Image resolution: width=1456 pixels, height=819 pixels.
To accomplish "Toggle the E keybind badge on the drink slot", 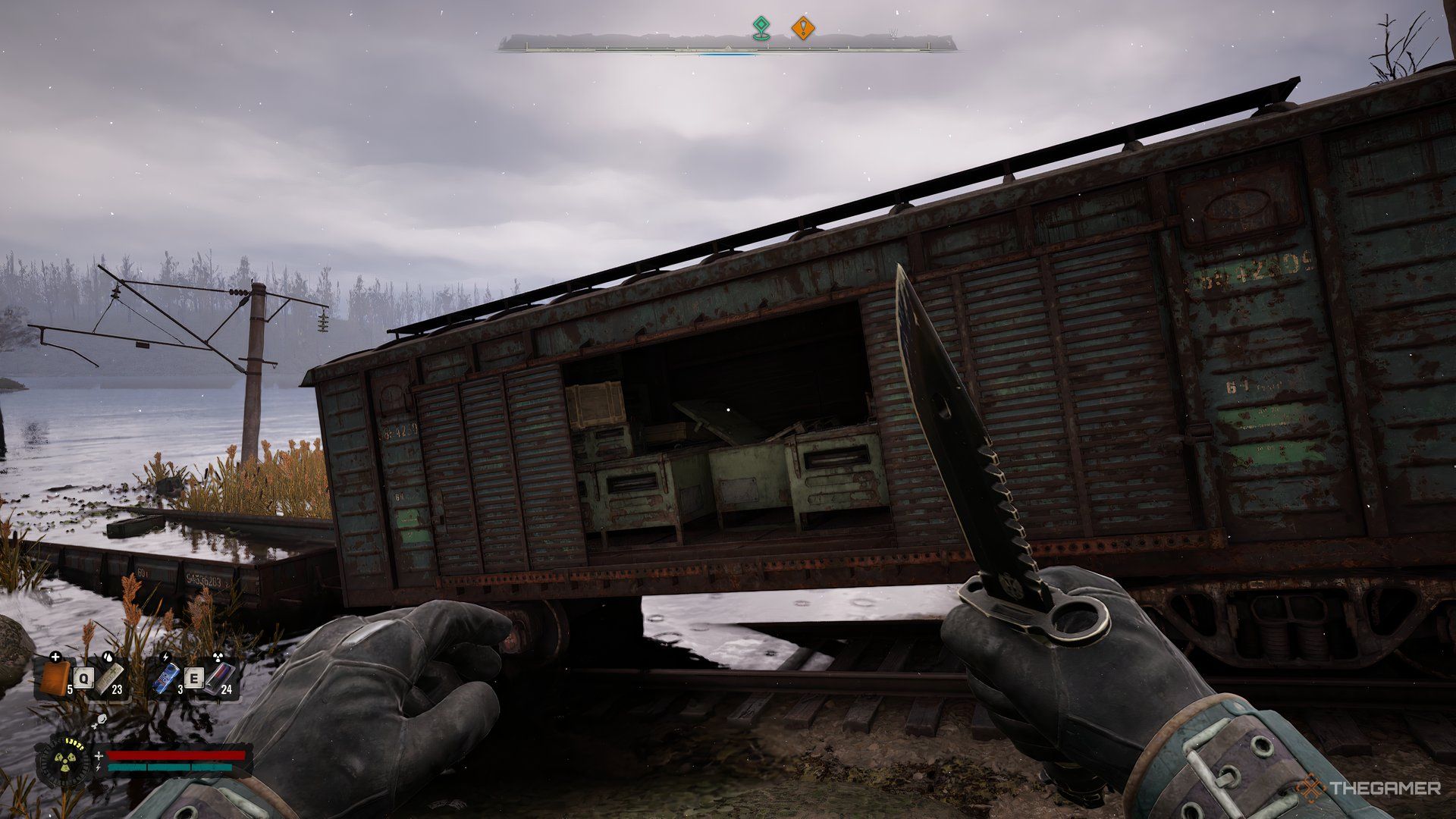I will pos(195,678).
